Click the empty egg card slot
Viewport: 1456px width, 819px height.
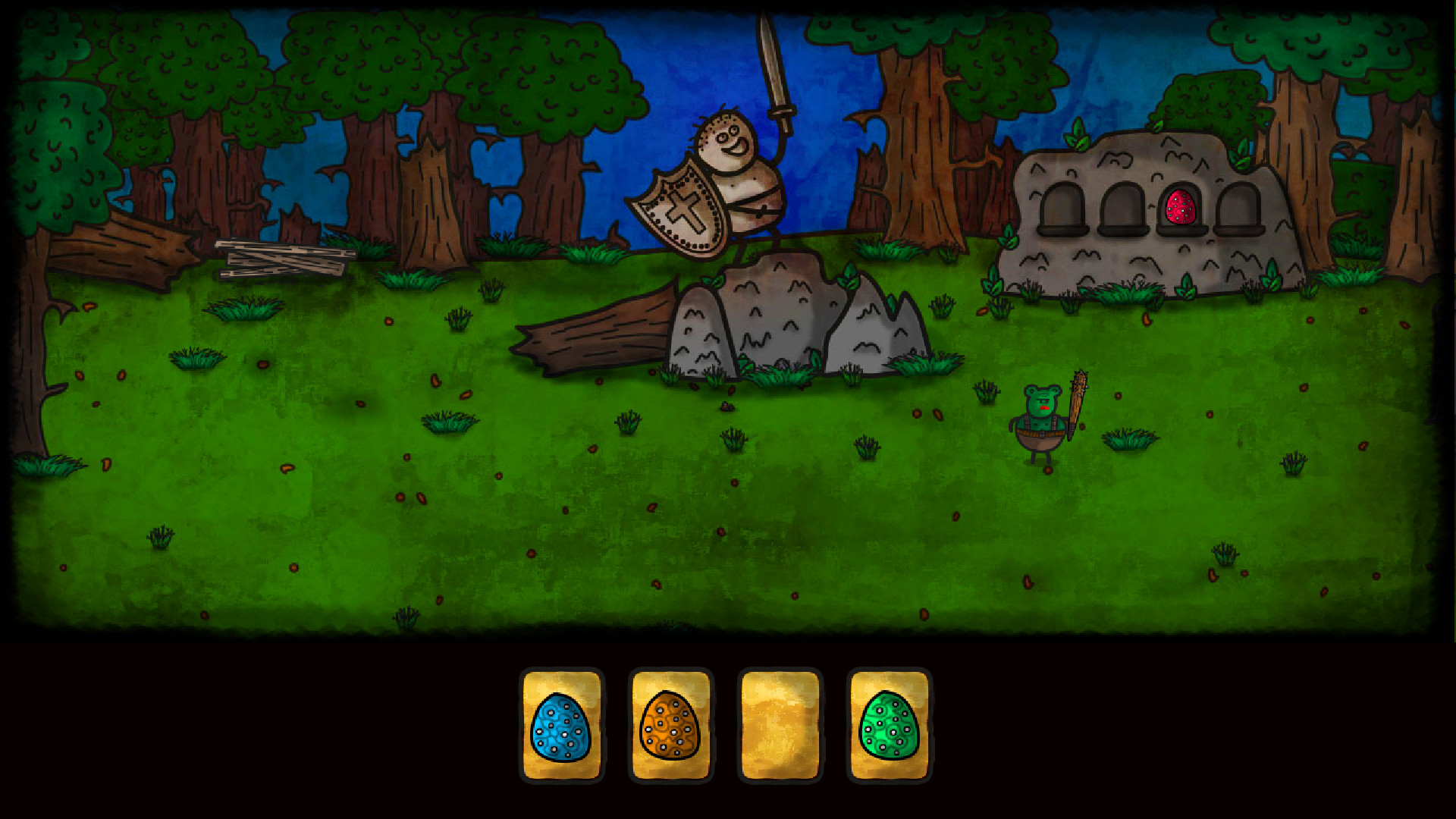click(x=780, y=724)
